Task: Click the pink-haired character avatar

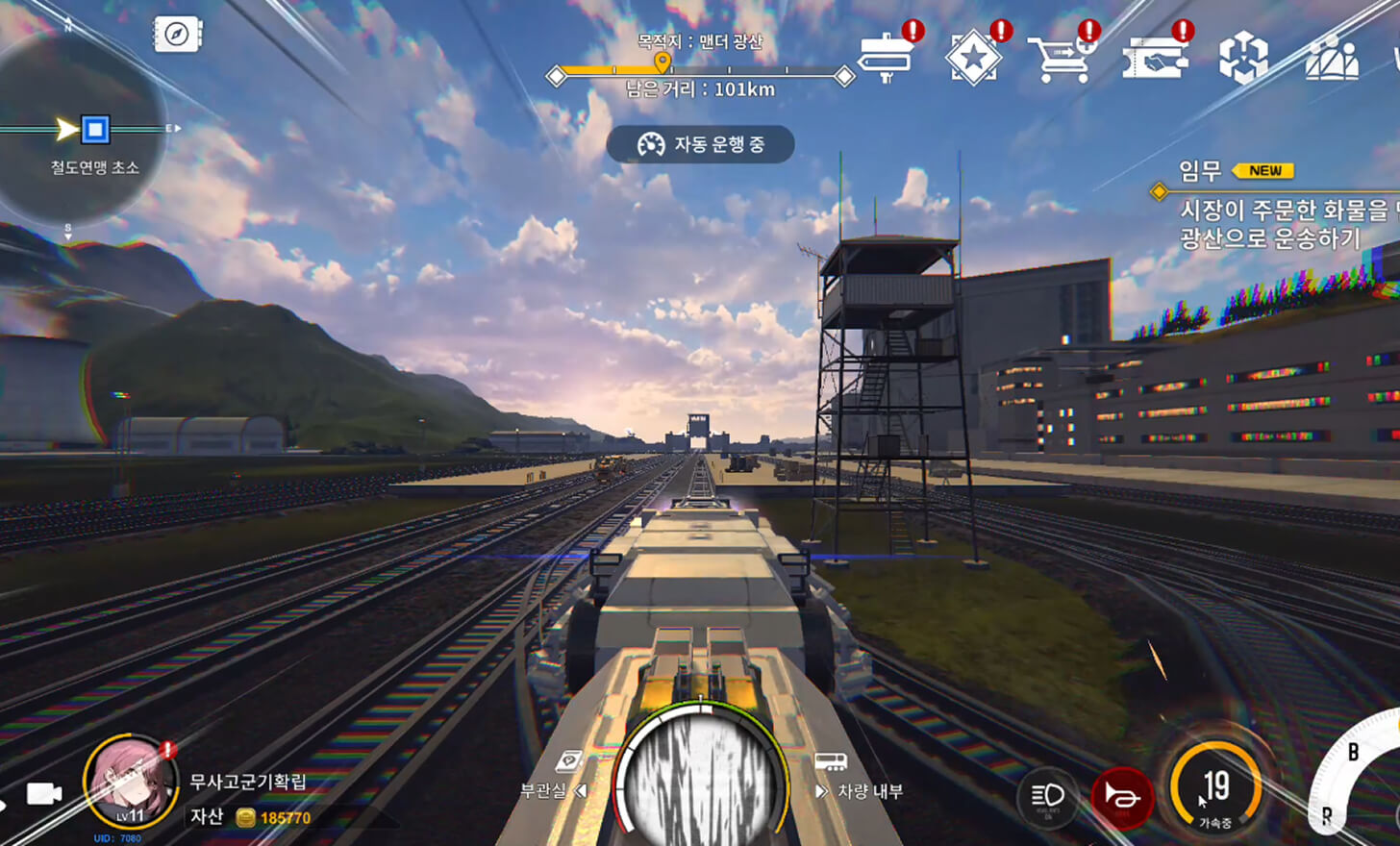Action: 129,784
